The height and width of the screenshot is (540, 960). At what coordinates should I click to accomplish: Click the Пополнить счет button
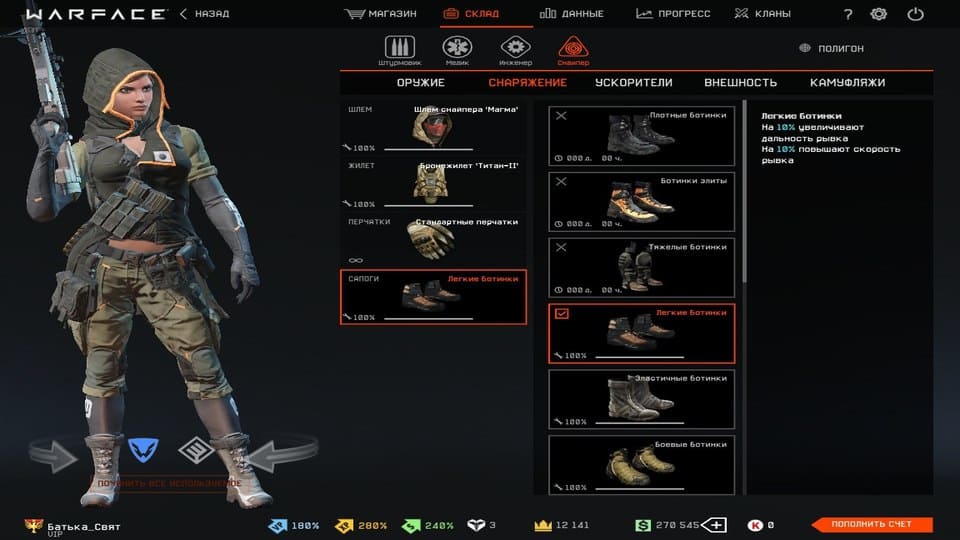tap(870, 525)
